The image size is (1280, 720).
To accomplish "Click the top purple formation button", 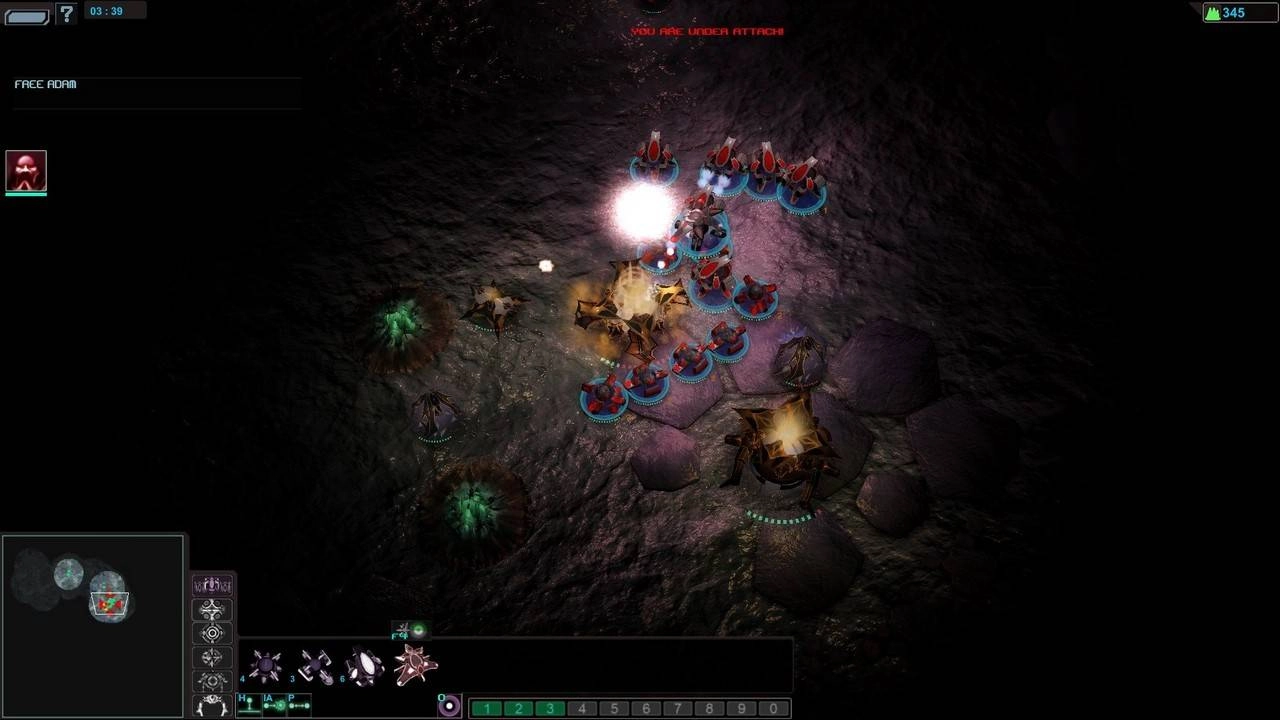I will pos(212,585).
